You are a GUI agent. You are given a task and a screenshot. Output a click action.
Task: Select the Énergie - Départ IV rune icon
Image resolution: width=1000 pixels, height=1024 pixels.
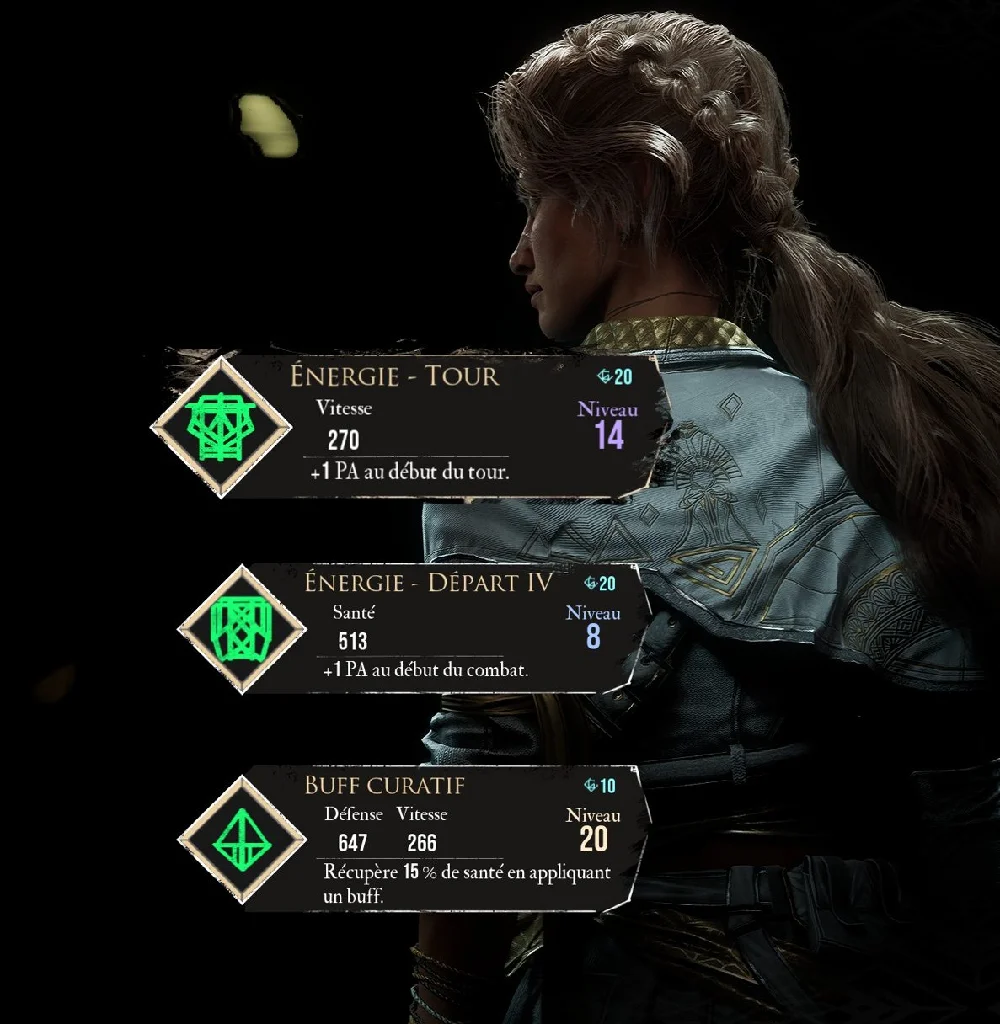241,630
